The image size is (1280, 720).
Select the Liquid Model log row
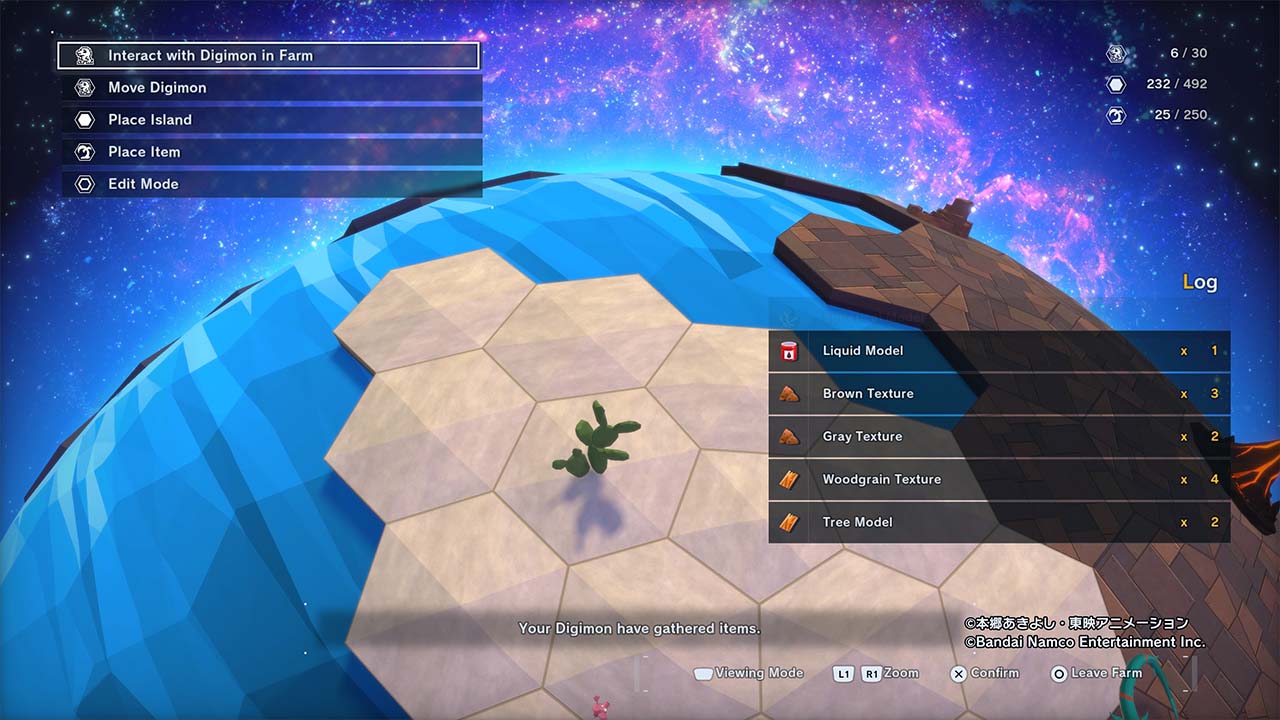point(998,351)
